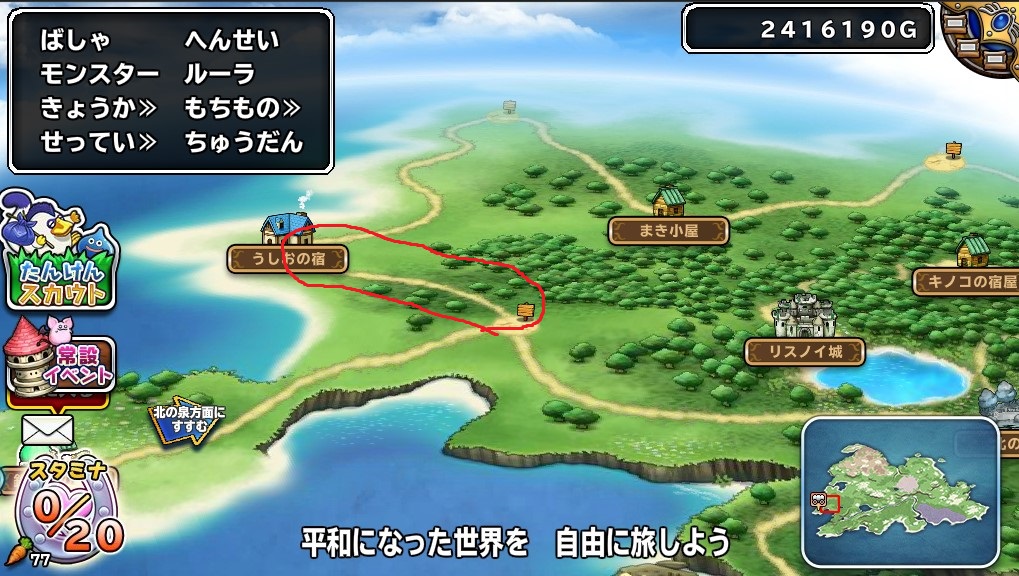Open せってい settings entry
Image resolution: width=1019 pixels, height=576 pixels.
[98, 142]
